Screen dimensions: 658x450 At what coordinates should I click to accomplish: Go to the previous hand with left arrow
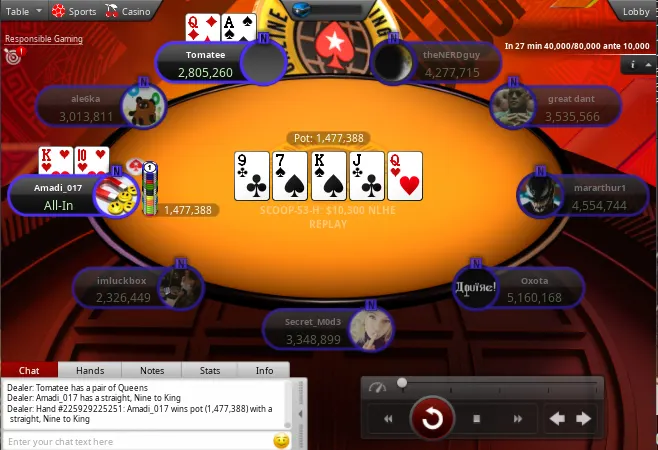[558, 419]
